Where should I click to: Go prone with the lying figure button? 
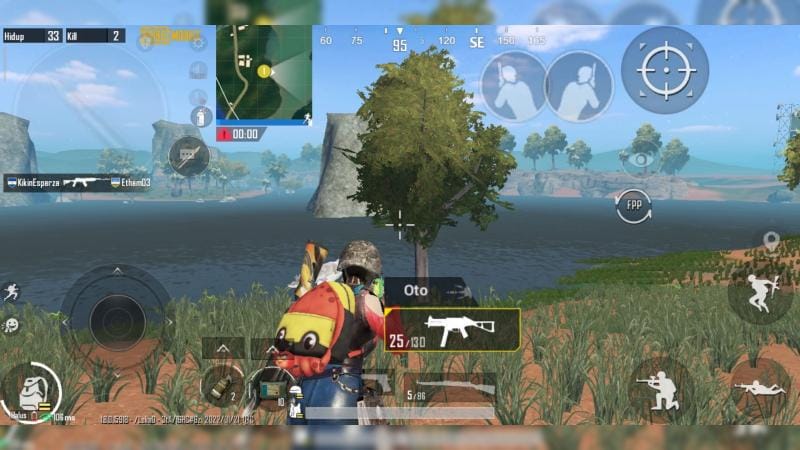click(759, 389)
